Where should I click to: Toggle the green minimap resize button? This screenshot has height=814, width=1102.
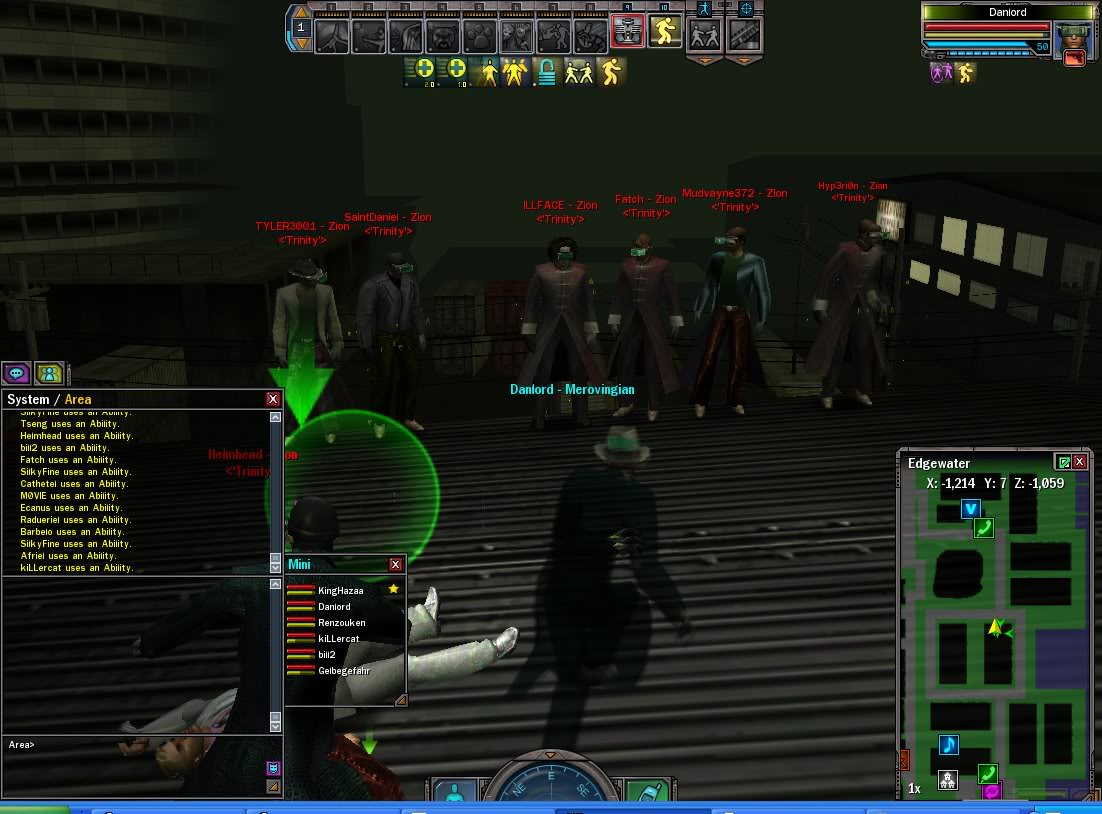point(1063,462)
